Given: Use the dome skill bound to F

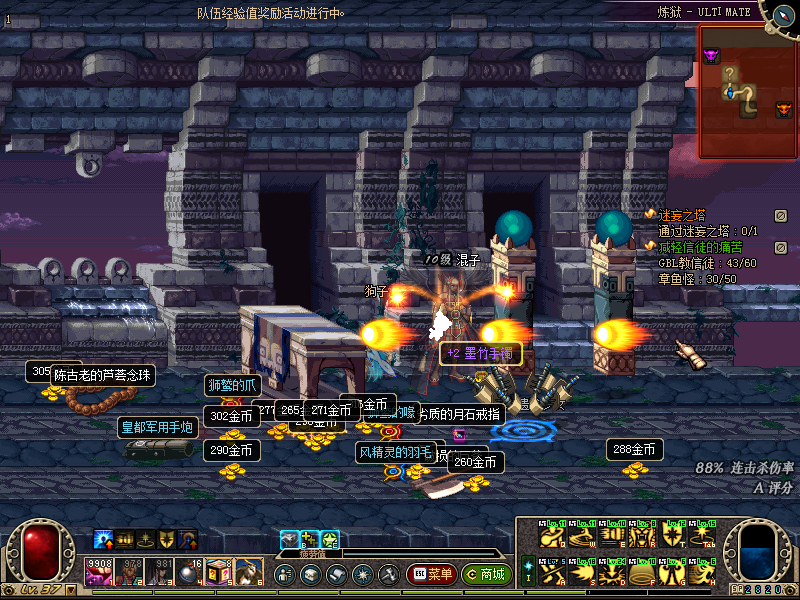Looking at the screenshot, I should click(x=642, y=573).
